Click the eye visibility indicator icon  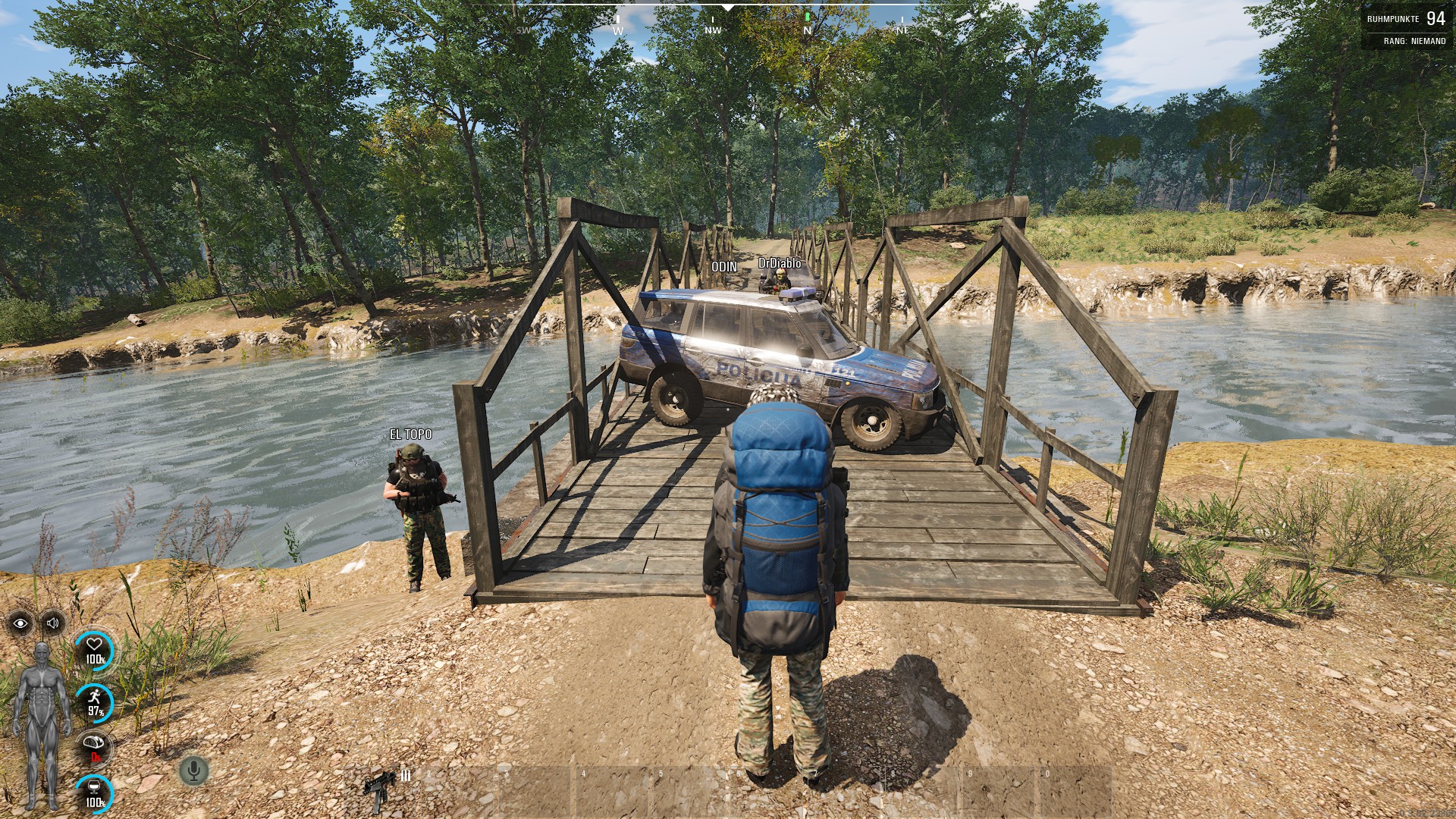(x=20, y=623)
